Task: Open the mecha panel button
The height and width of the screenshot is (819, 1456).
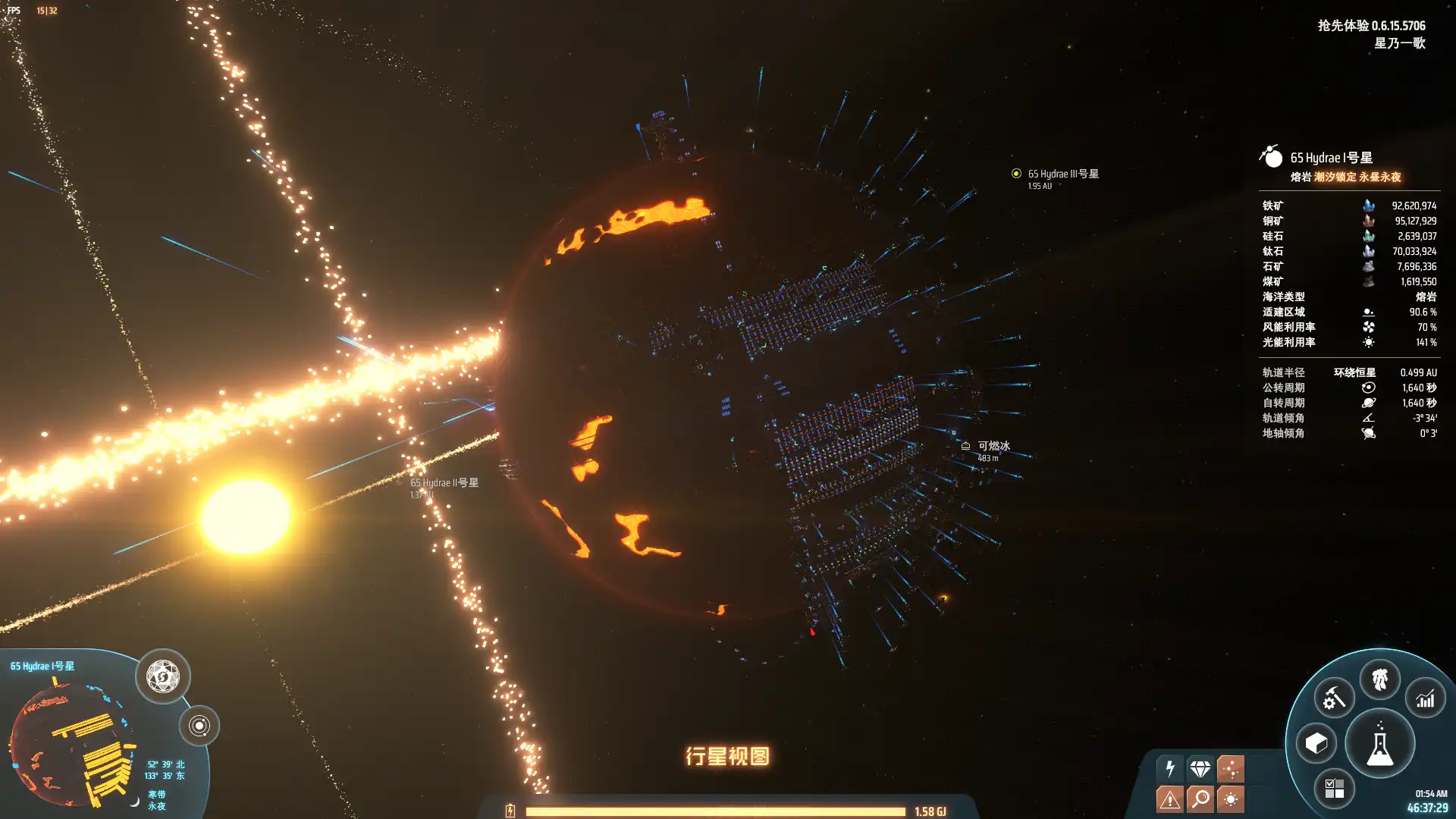Action: click(x=1379, y=679)
